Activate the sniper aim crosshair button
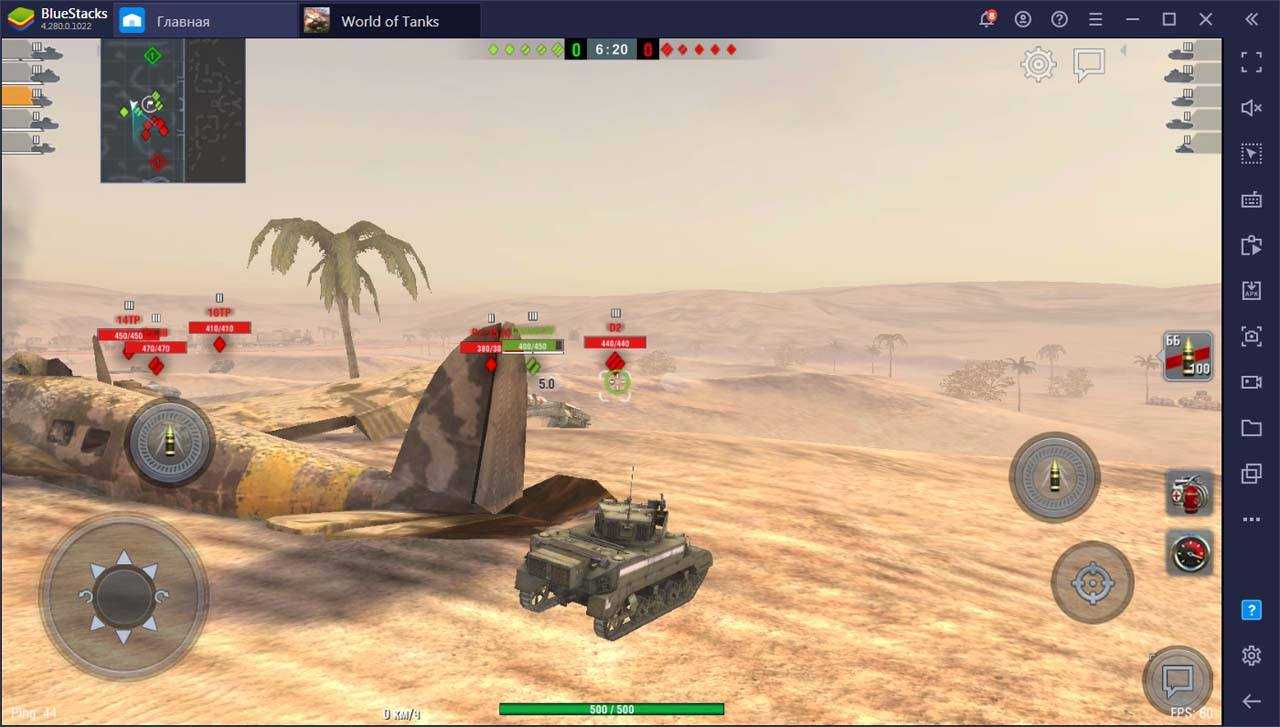The width and height of the screenshot is (1280, 727). [x=1092, y=582]
